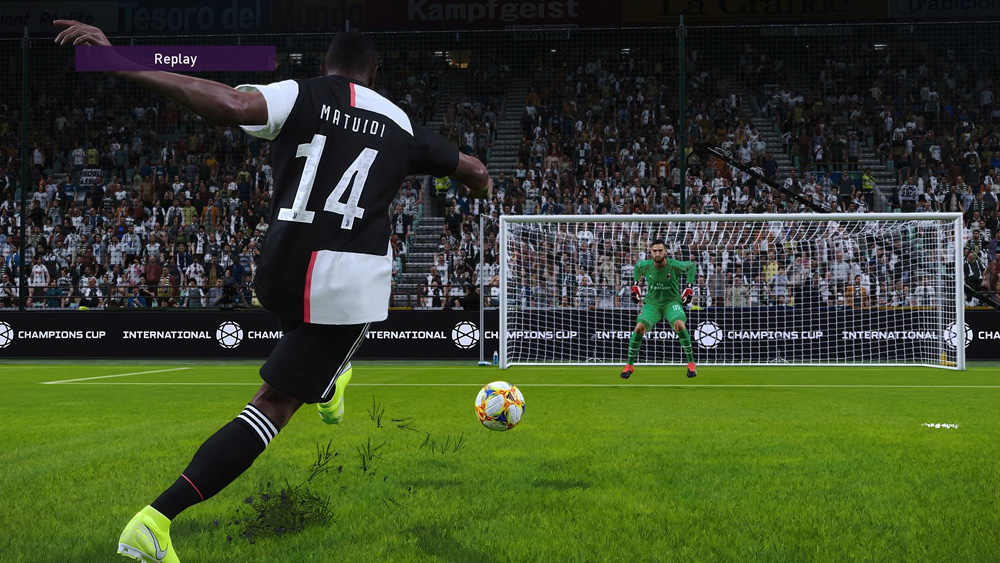
Task: Click the purple Replay banner
Action: [x=175, y=59]
